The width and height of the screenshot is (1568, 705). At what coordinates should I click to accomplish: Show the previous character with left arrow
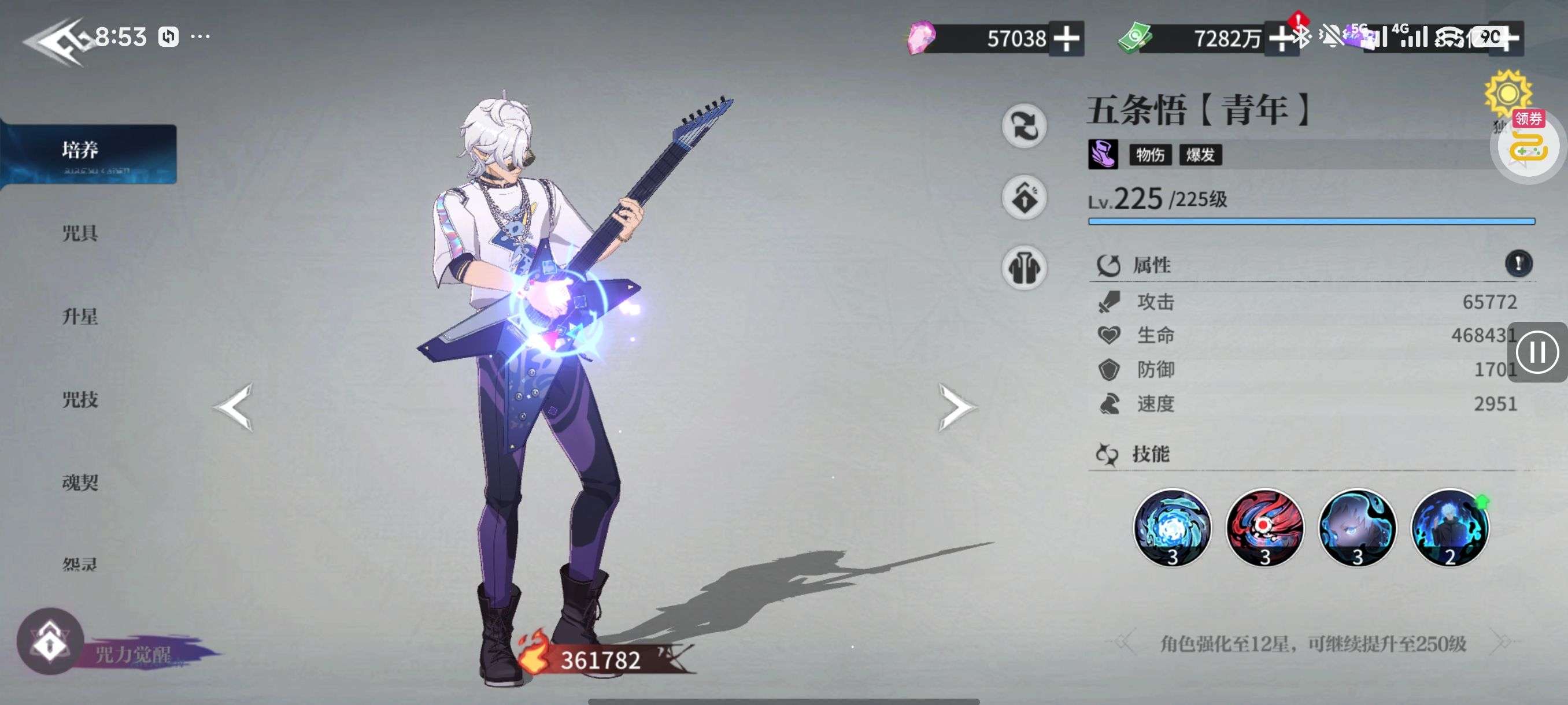coord(234,407)
